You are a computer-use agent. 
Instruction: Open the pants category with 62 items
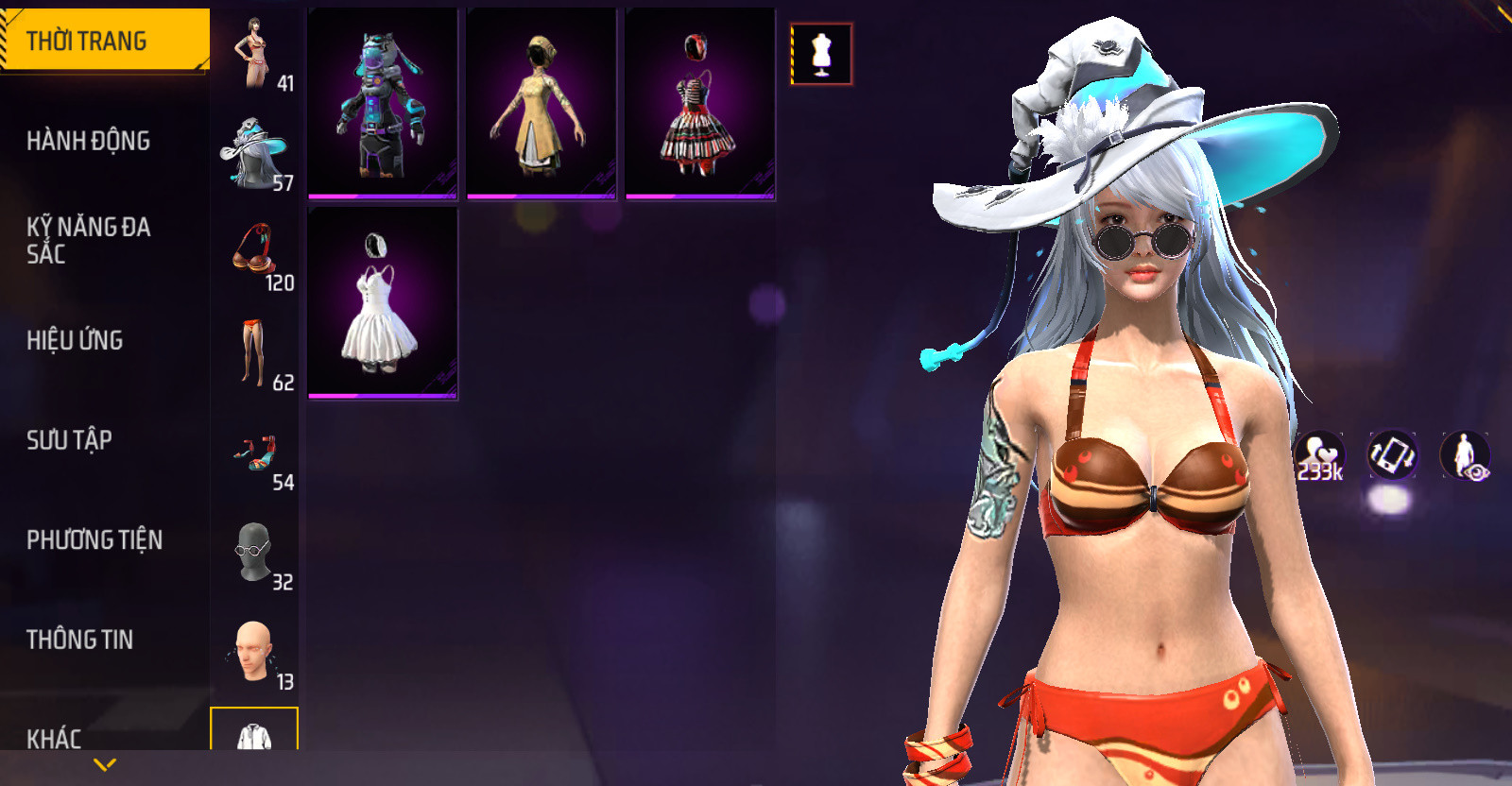point(255,353)
